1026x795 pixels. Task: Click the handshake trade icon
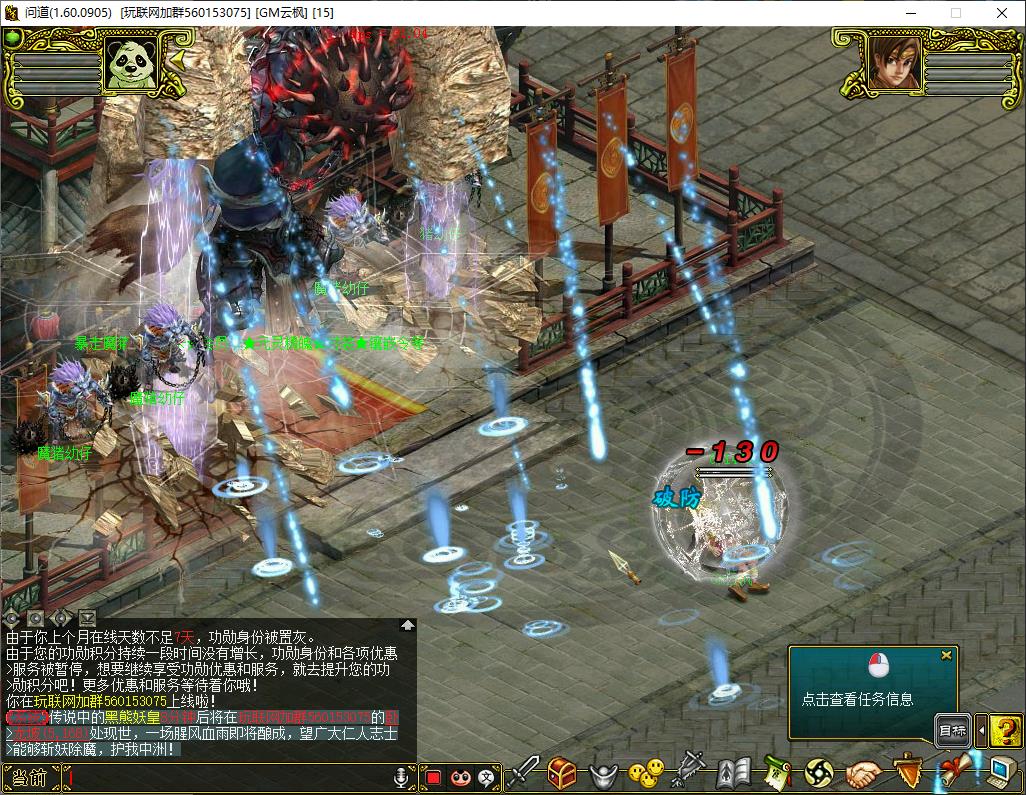[864, 773]
